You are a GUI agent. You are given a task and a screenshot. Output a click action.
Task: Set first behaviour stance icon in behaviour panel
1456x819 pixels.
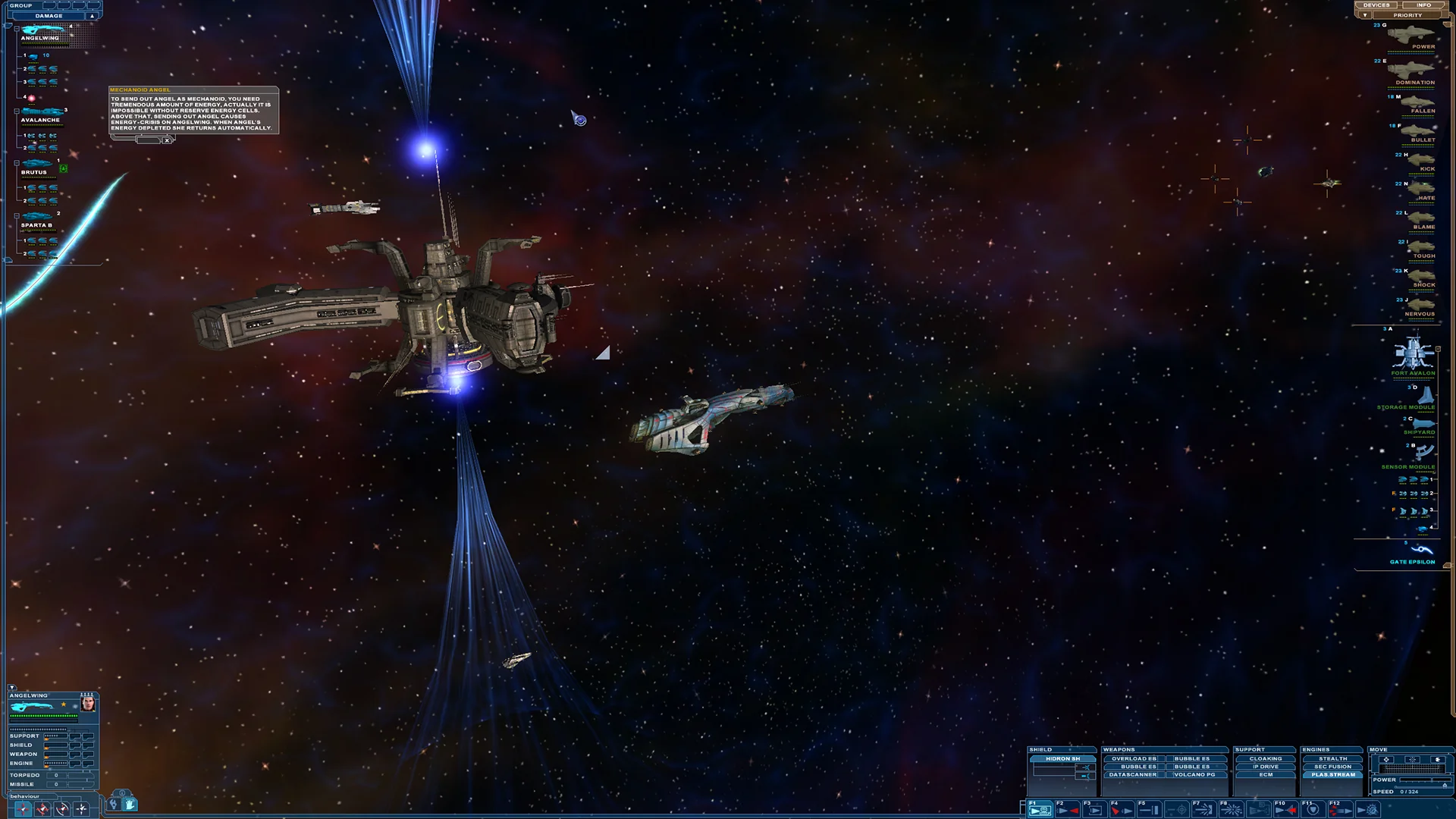[x=23, y=809]
